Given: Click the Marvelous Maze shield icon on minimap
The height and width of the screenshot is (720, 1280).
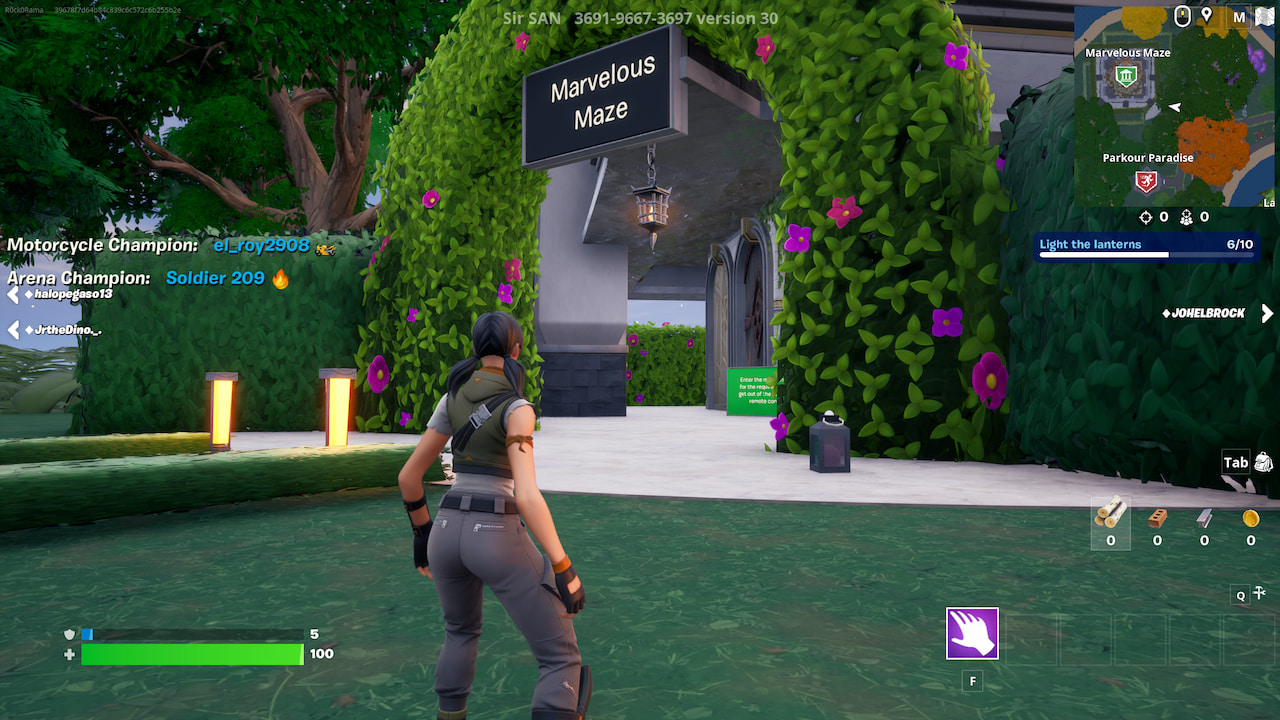Looking at the screenshot, I should (x=1124, y=77).
